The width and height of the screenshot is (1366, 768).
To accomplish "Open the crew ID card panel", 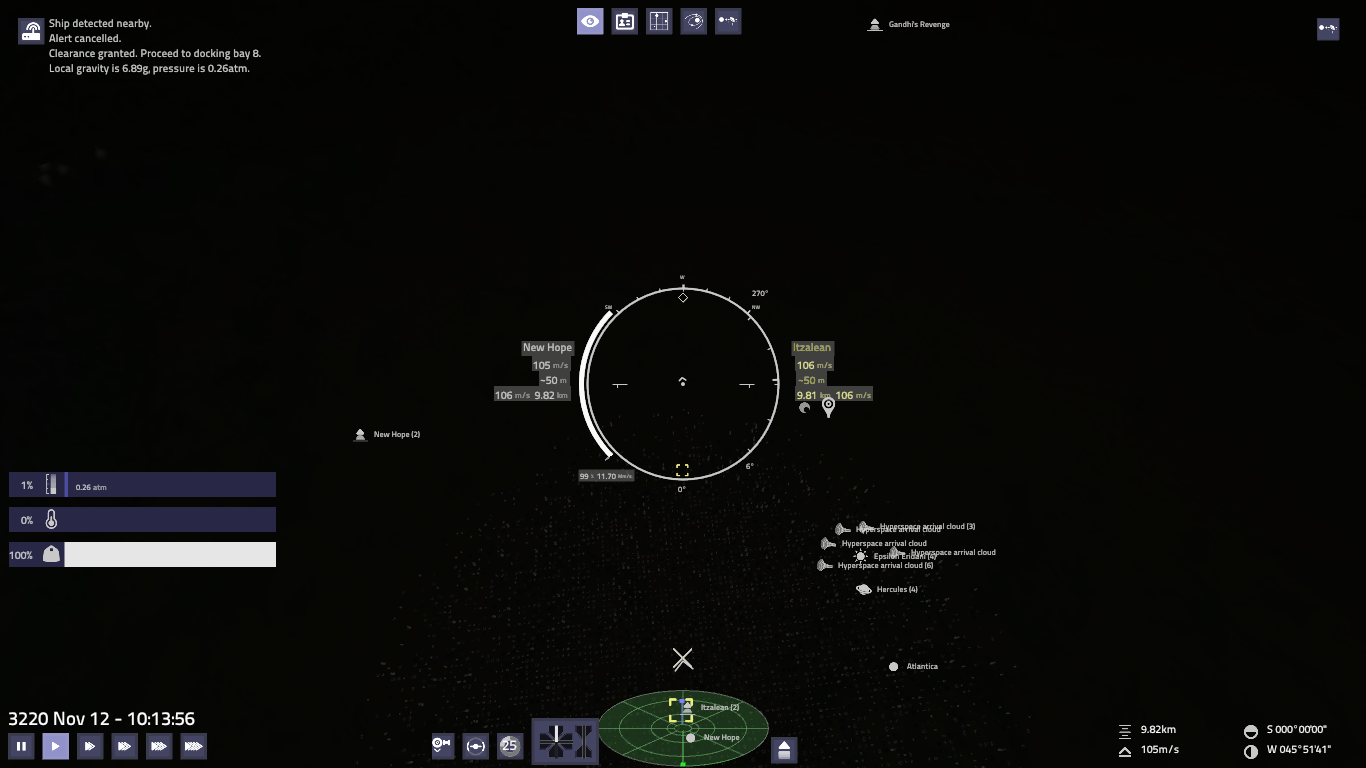I will coord(624,21).
